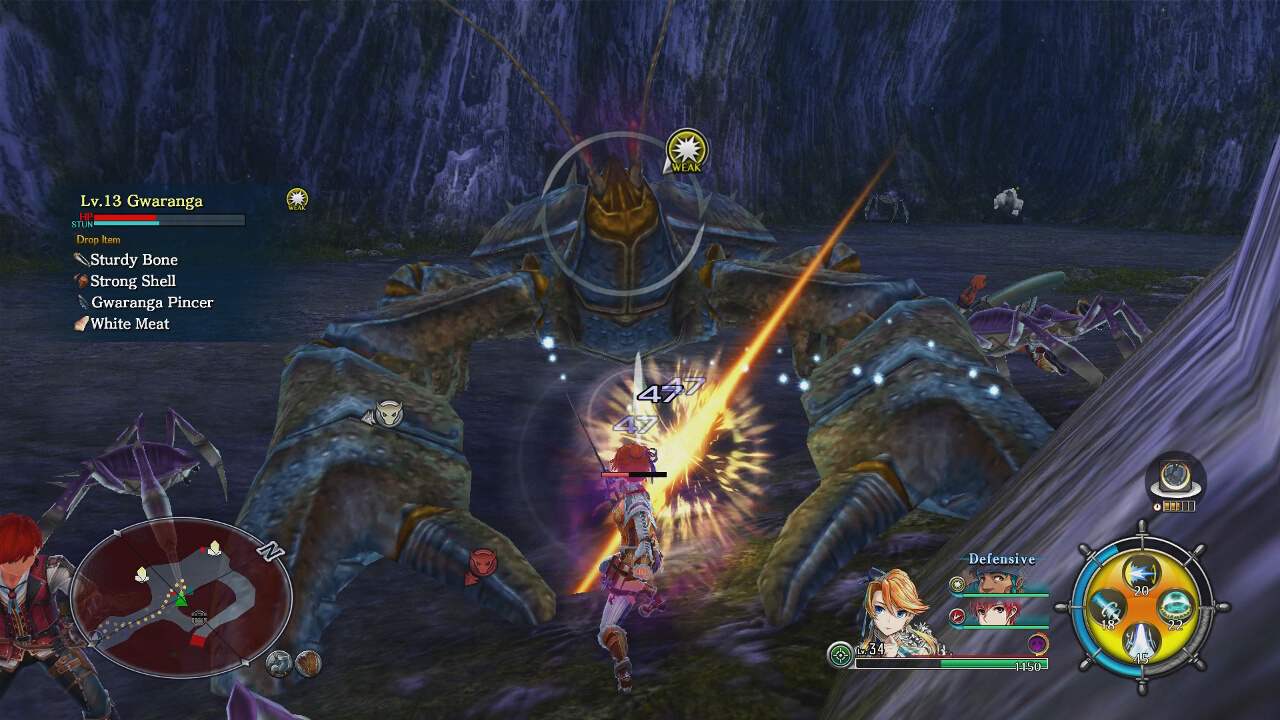Select the top skill icon showing cost 20
This screenshot has height=720, width=1280.
(1140, 571)
